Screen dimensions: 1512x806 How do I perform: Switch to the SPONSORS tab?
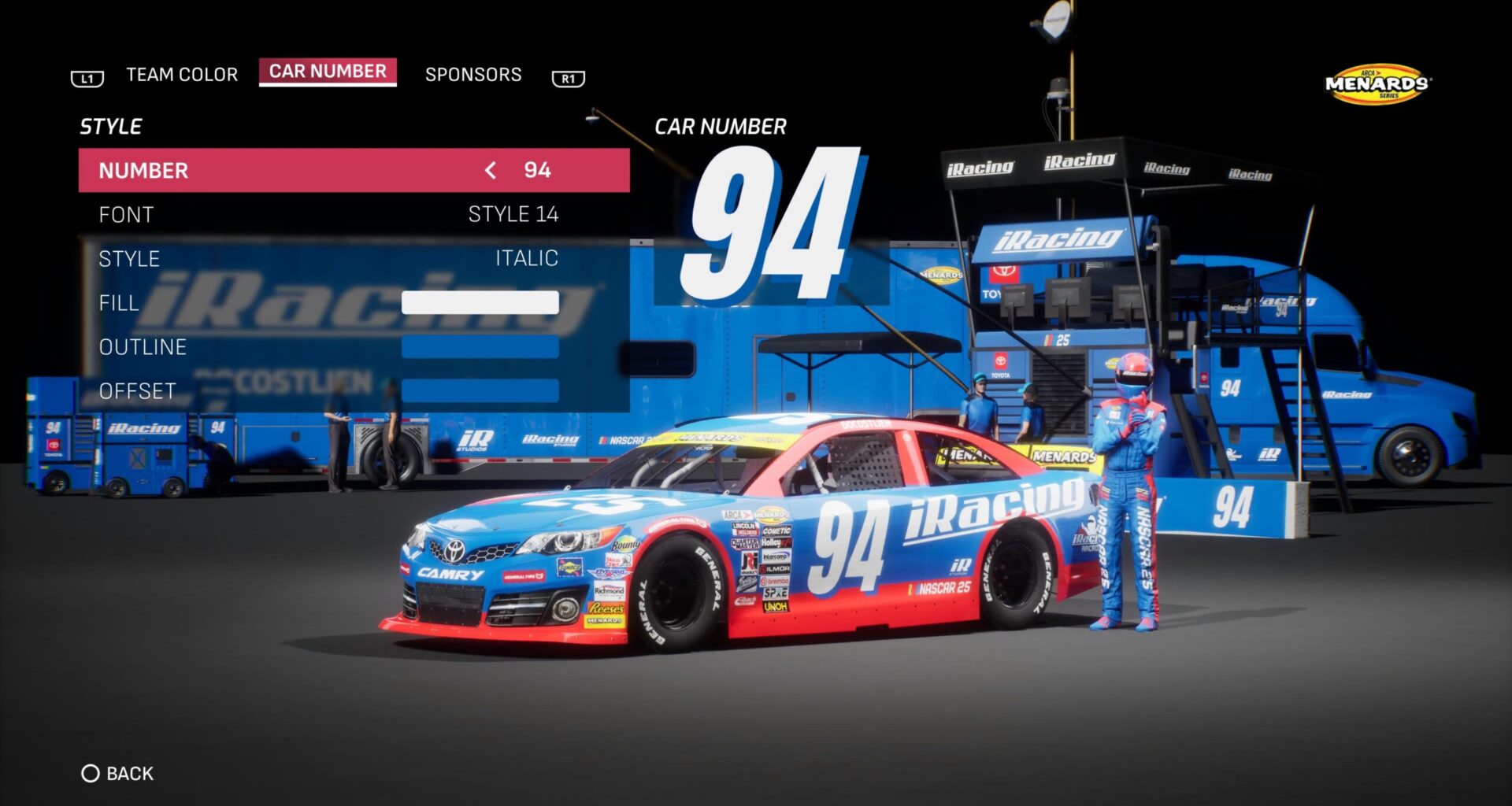pos(472,74)
